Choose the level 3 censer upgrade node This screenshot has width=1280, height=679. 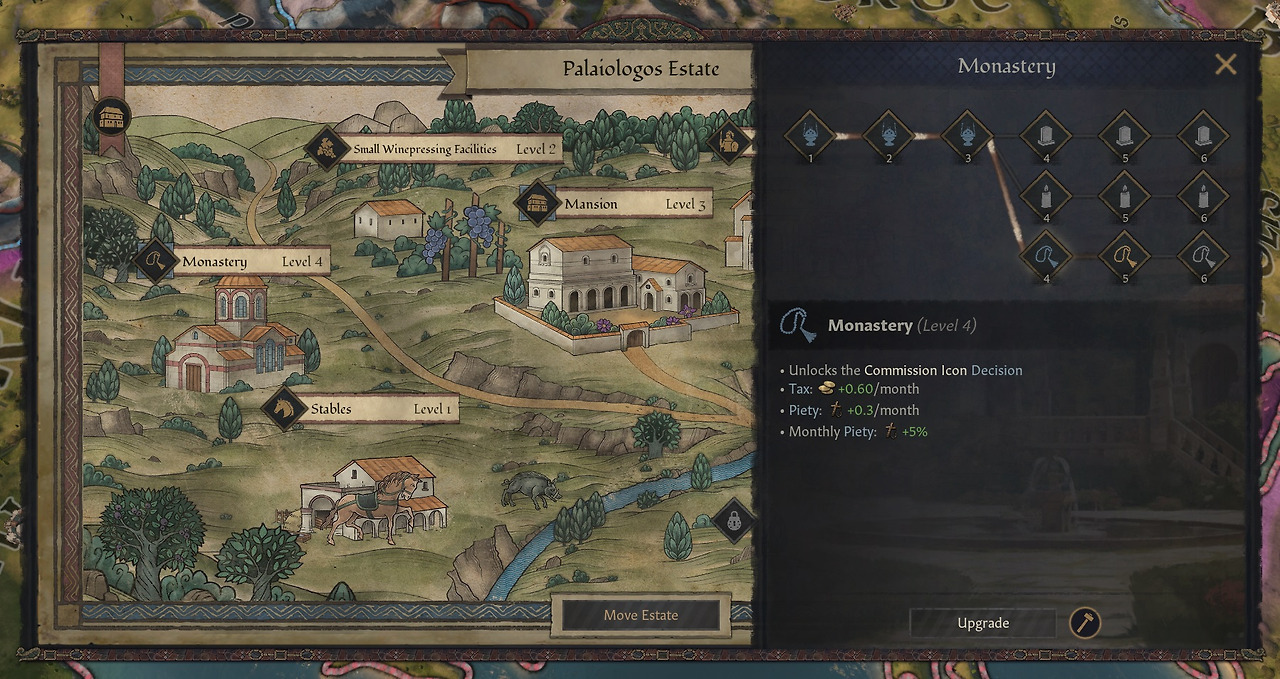(x=967, y=134)
